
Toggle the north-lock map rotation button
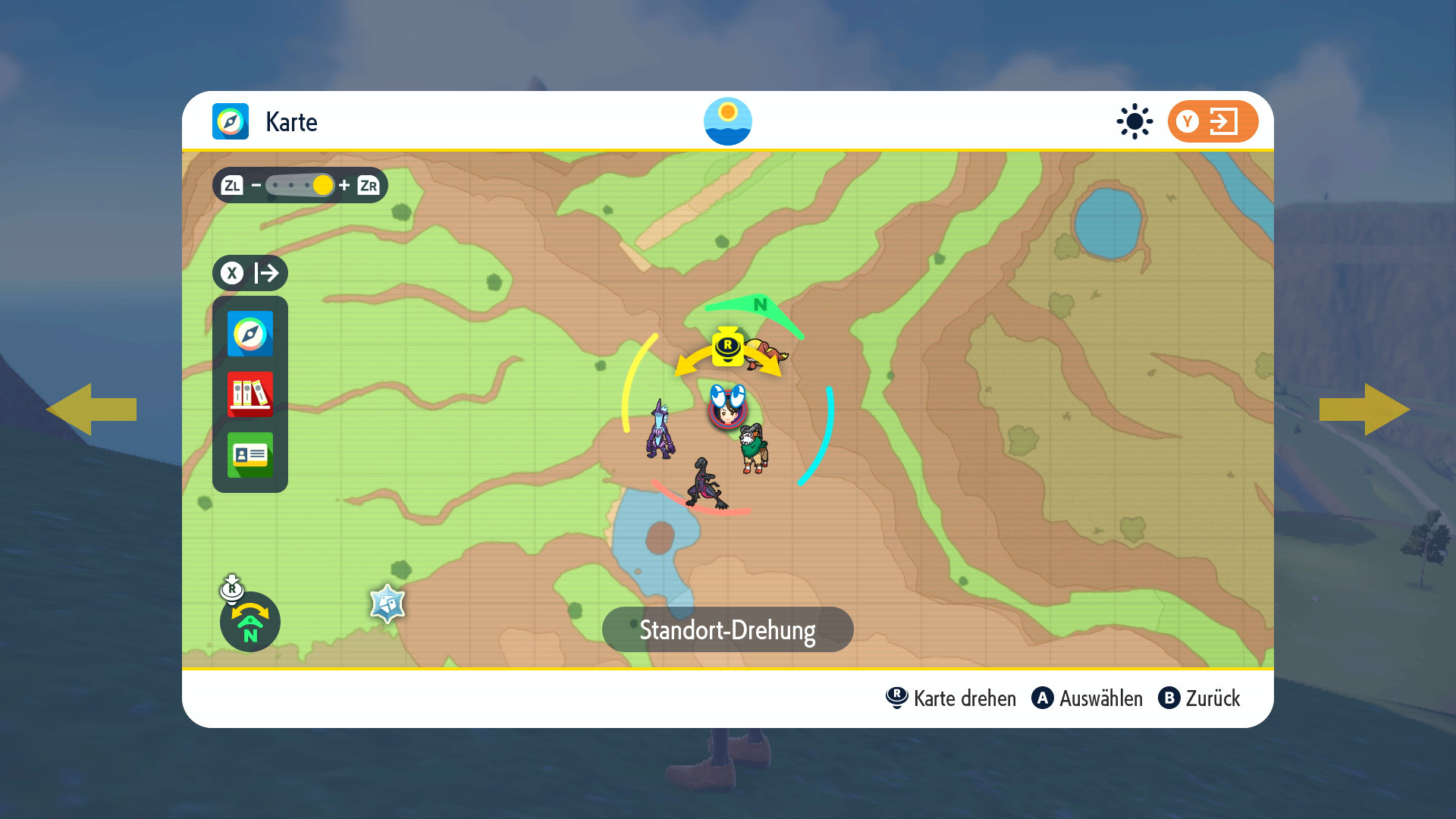(249, 622)
